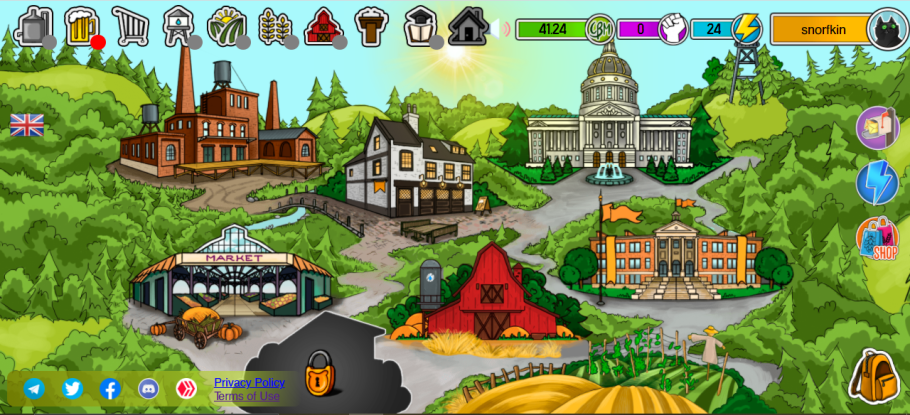Screen dimensions: 910x415
Task: Select the wheat grain icon
Action: click(x=274, y=26)
